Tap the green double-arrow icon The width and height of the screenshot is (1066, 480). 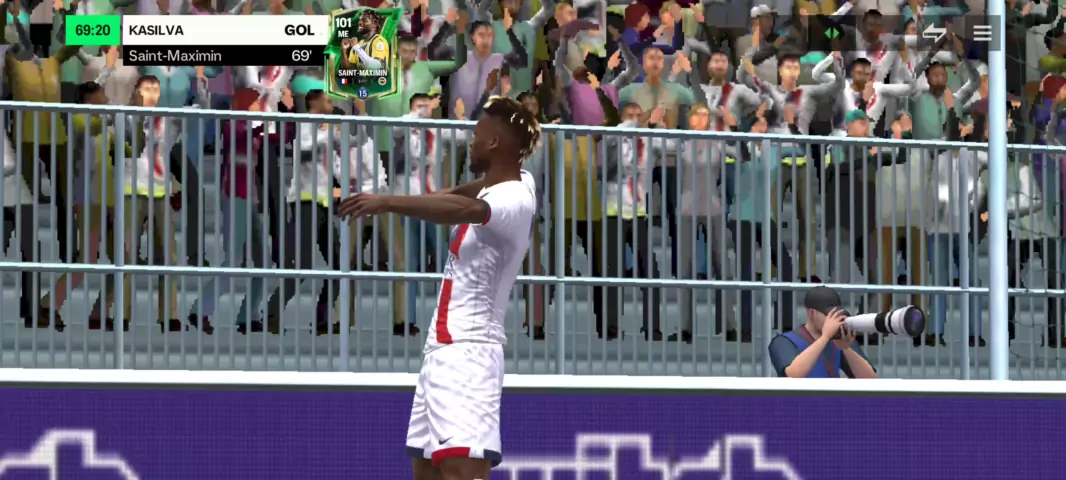pos(832,33)
